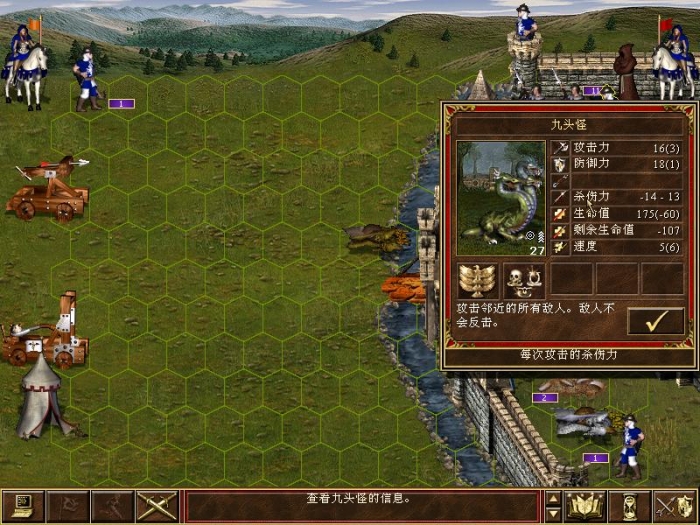The height and width of the screenshot is (525, 700).
Task: Select the sword and shield defend button
Action: point(675,506)
